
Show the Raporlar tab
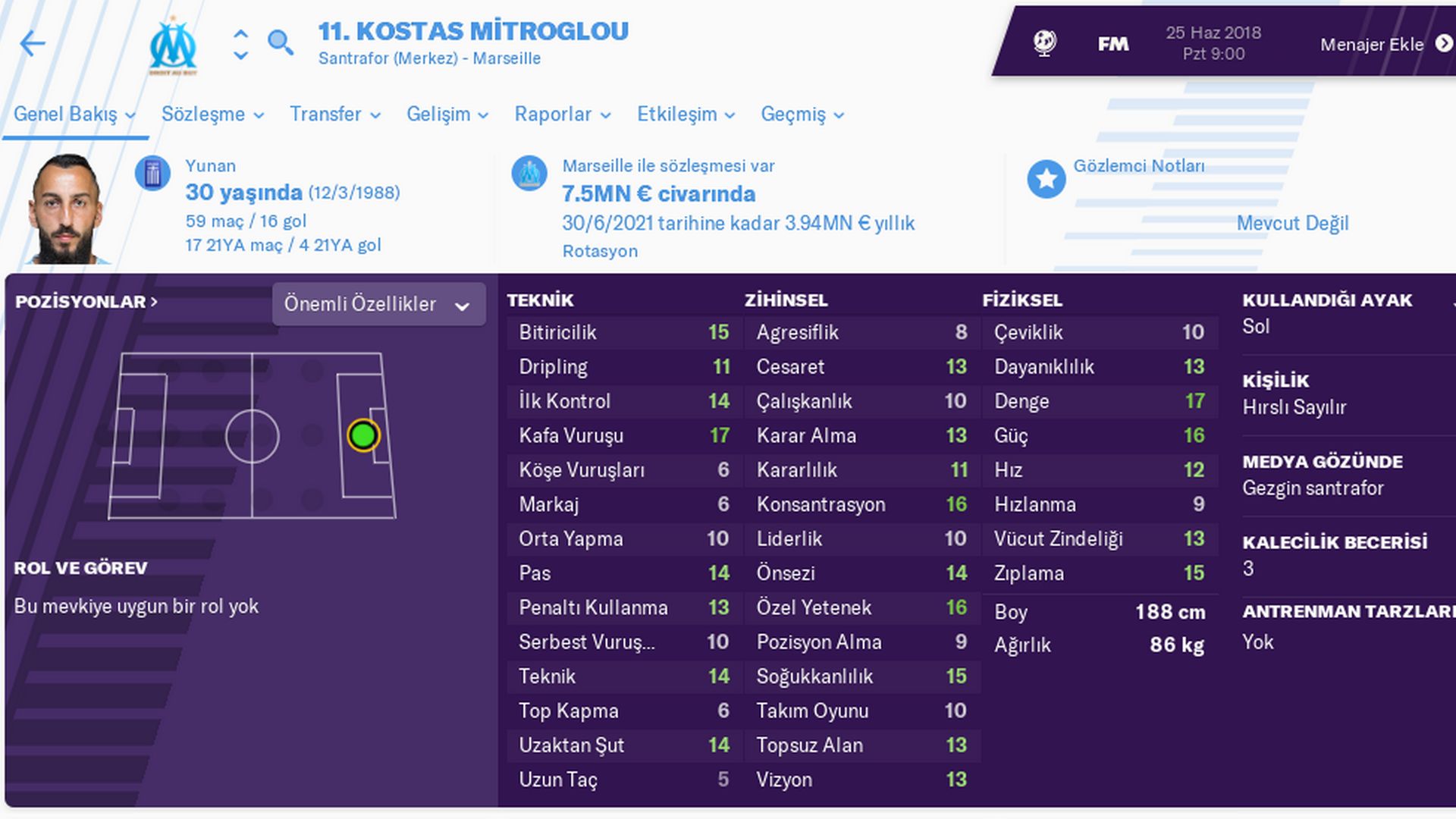pyautogui.click(x=562, y=115)
